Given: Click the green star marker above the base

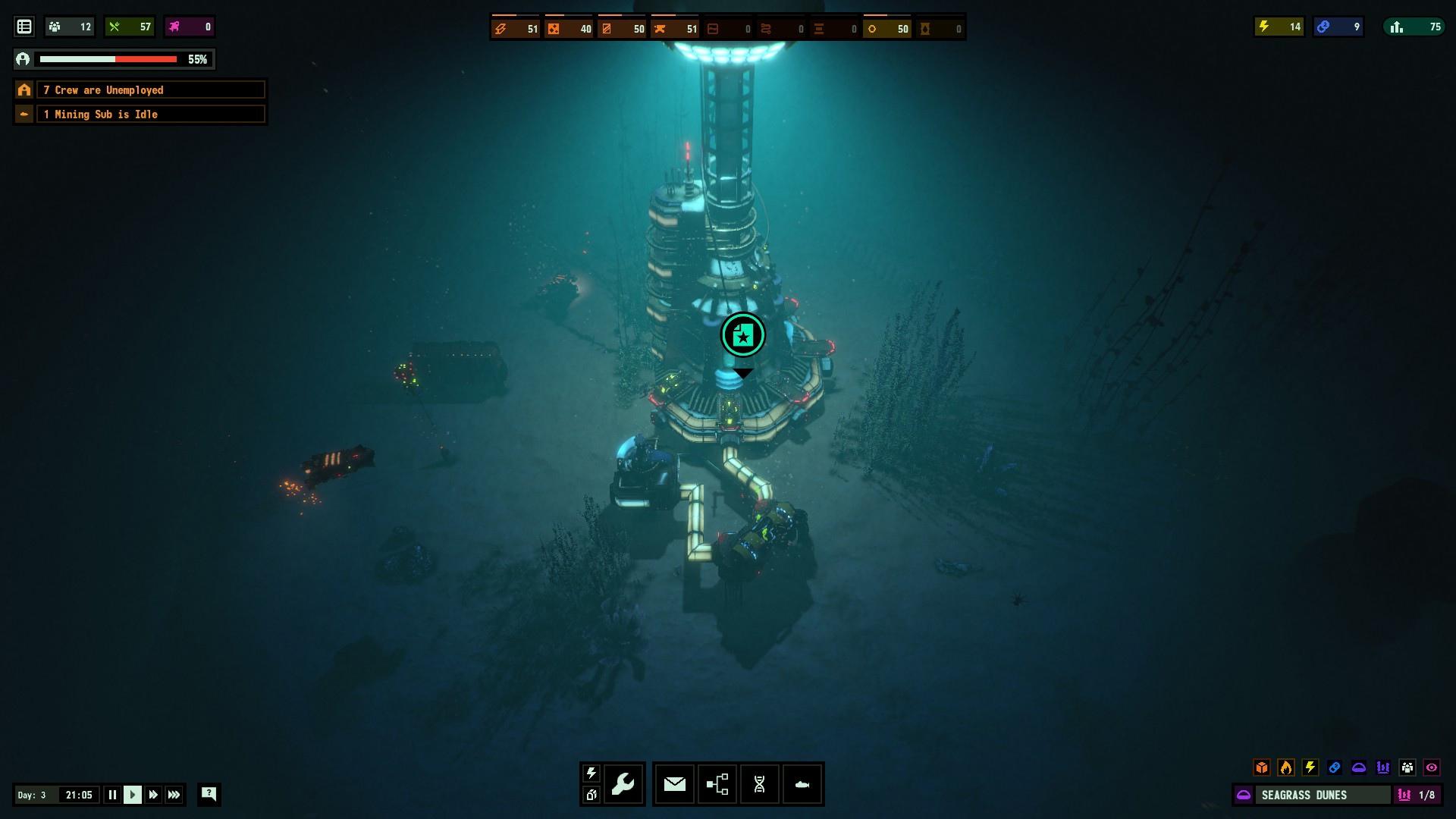Looking at the screenshot, I should (x=743, y=335).
